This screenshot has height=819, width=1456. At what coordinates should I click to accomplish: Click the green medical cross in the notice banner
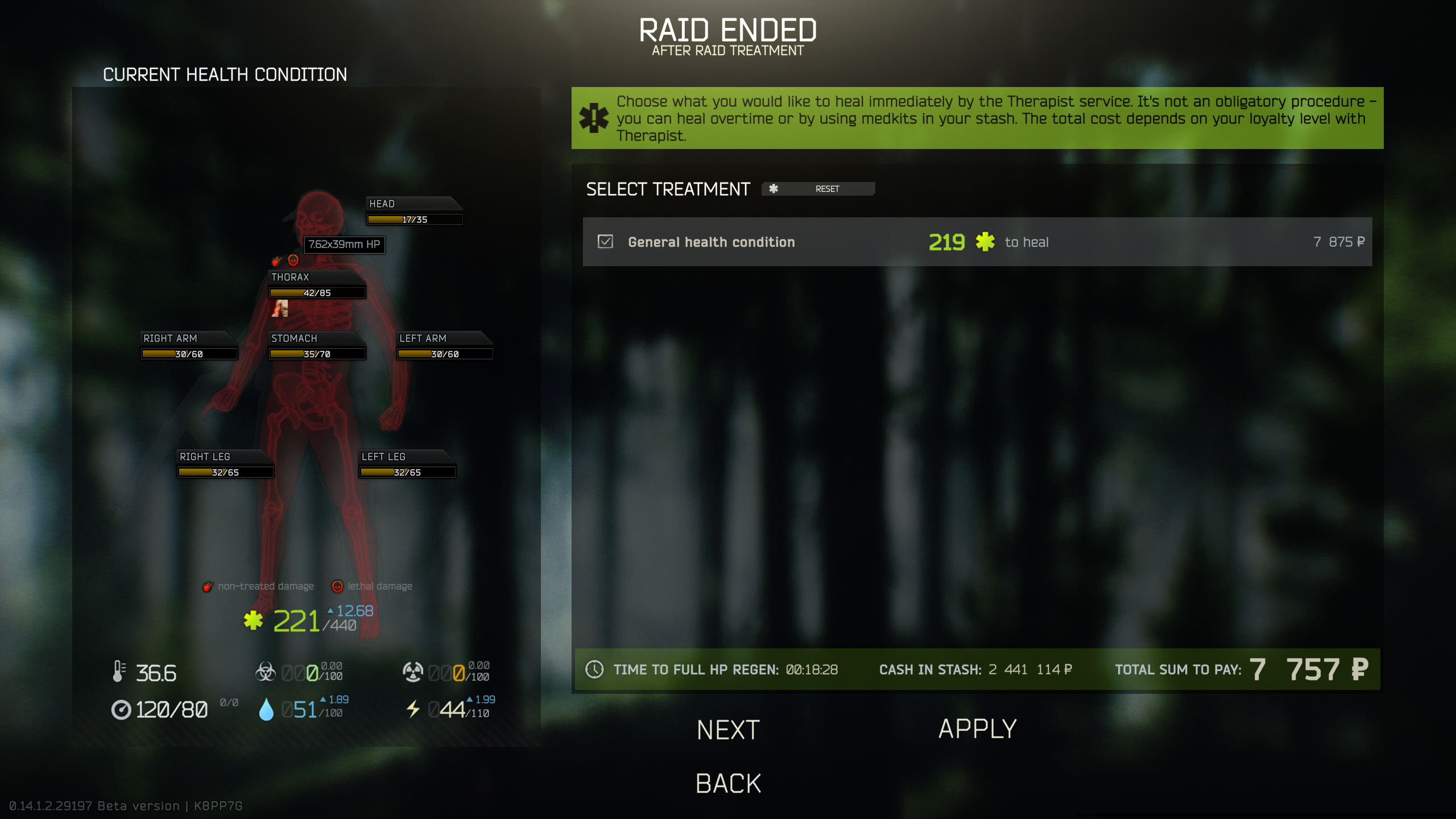click(x=593, y=118)
